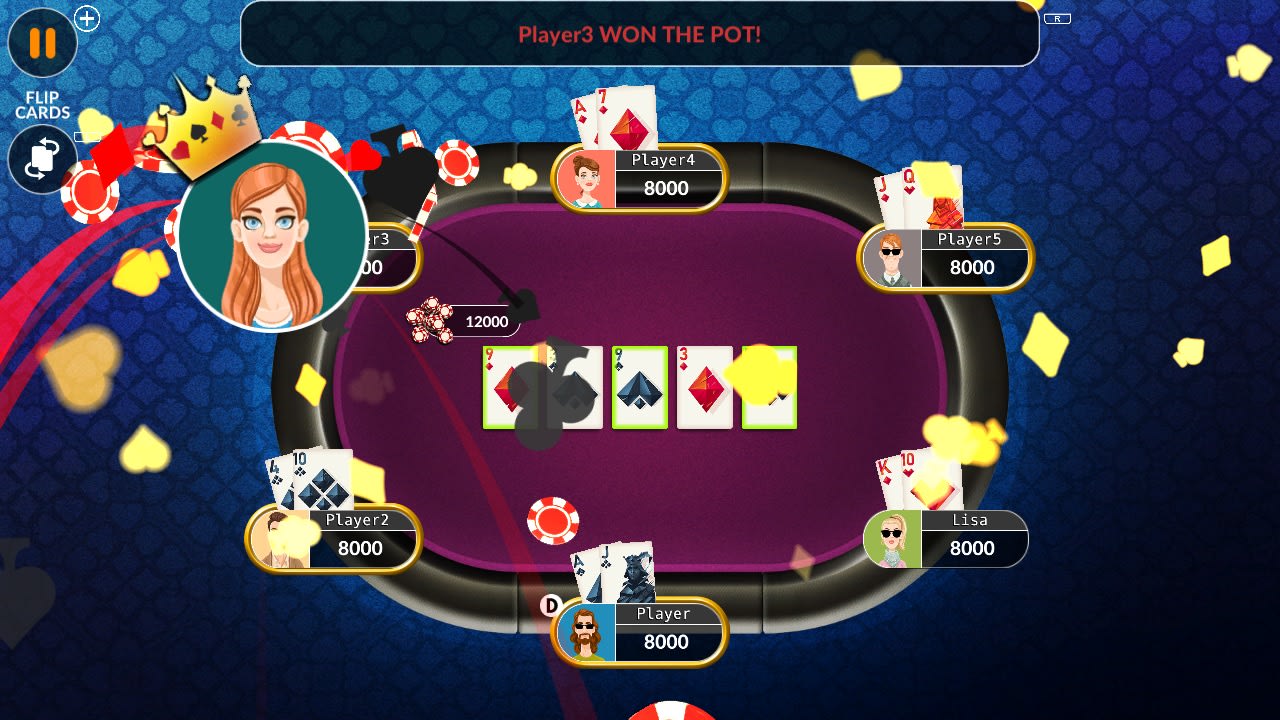
Task: Select Player5's name panel
Action: [x=946, y=257]
